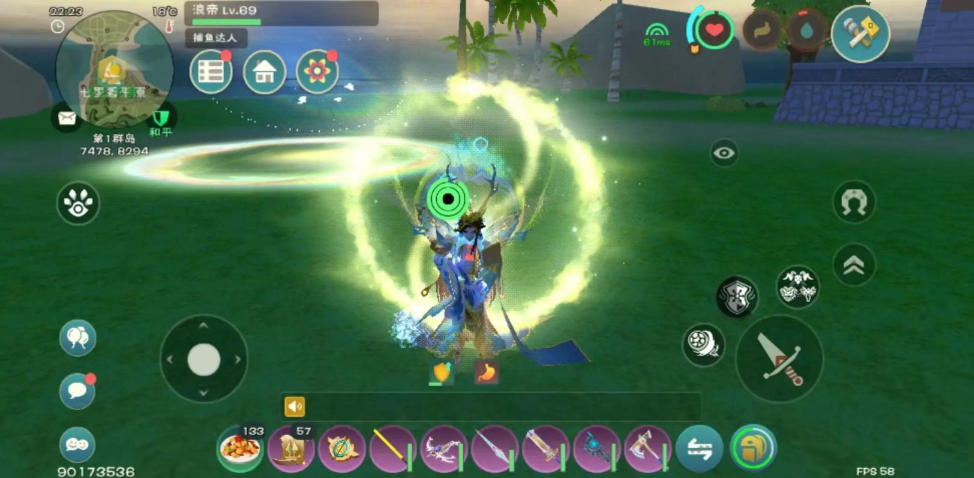Switch hotbar with the swap arrows button
Viewport: 974px width, 478px height.
tap(699, 449)
